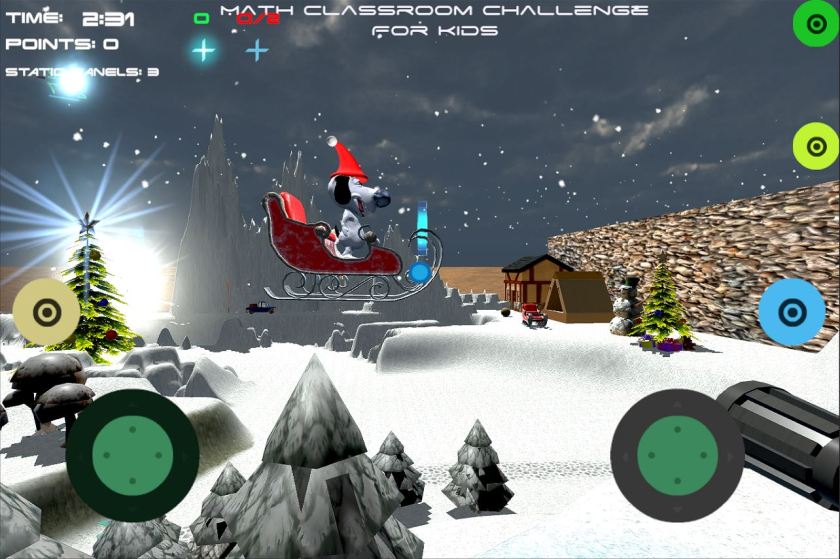Tap the dark green circle button
The width and height of the screenshot is (840, 559).
(816, 24)
